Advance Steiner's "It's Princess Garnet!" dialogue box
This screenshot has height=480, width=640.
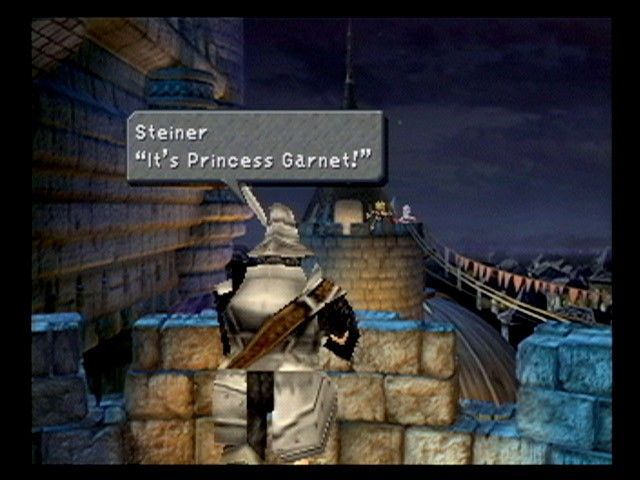pyautogui.click(x=255, y=146)
